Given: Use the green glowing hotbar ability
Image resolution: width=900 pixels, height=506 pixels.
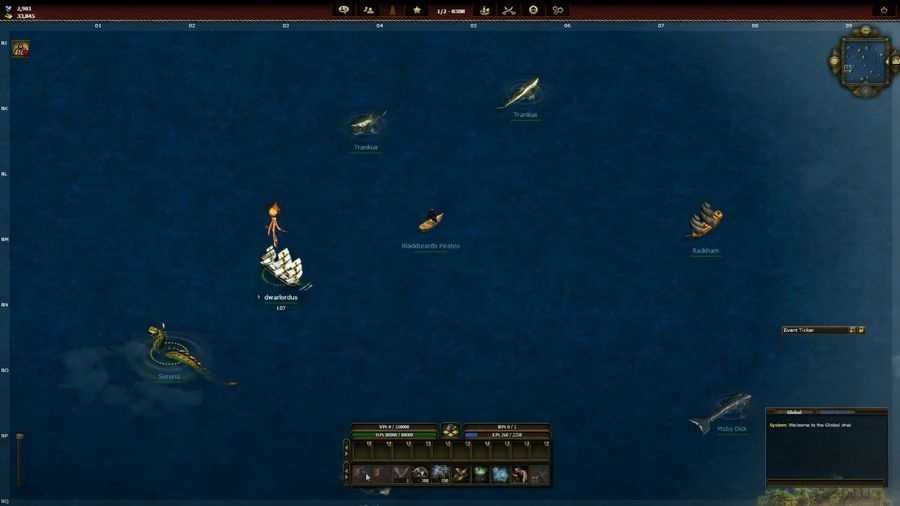Looking at the screenshot, I should click(x=480, y=474).
